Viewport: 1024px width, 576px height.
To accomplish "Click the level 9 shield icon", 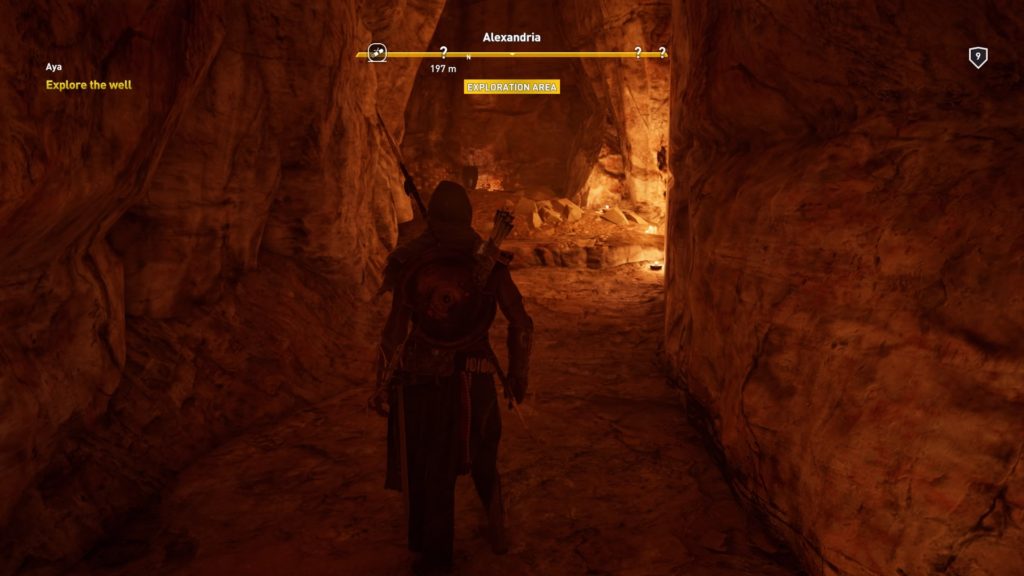I will (978, 58).
